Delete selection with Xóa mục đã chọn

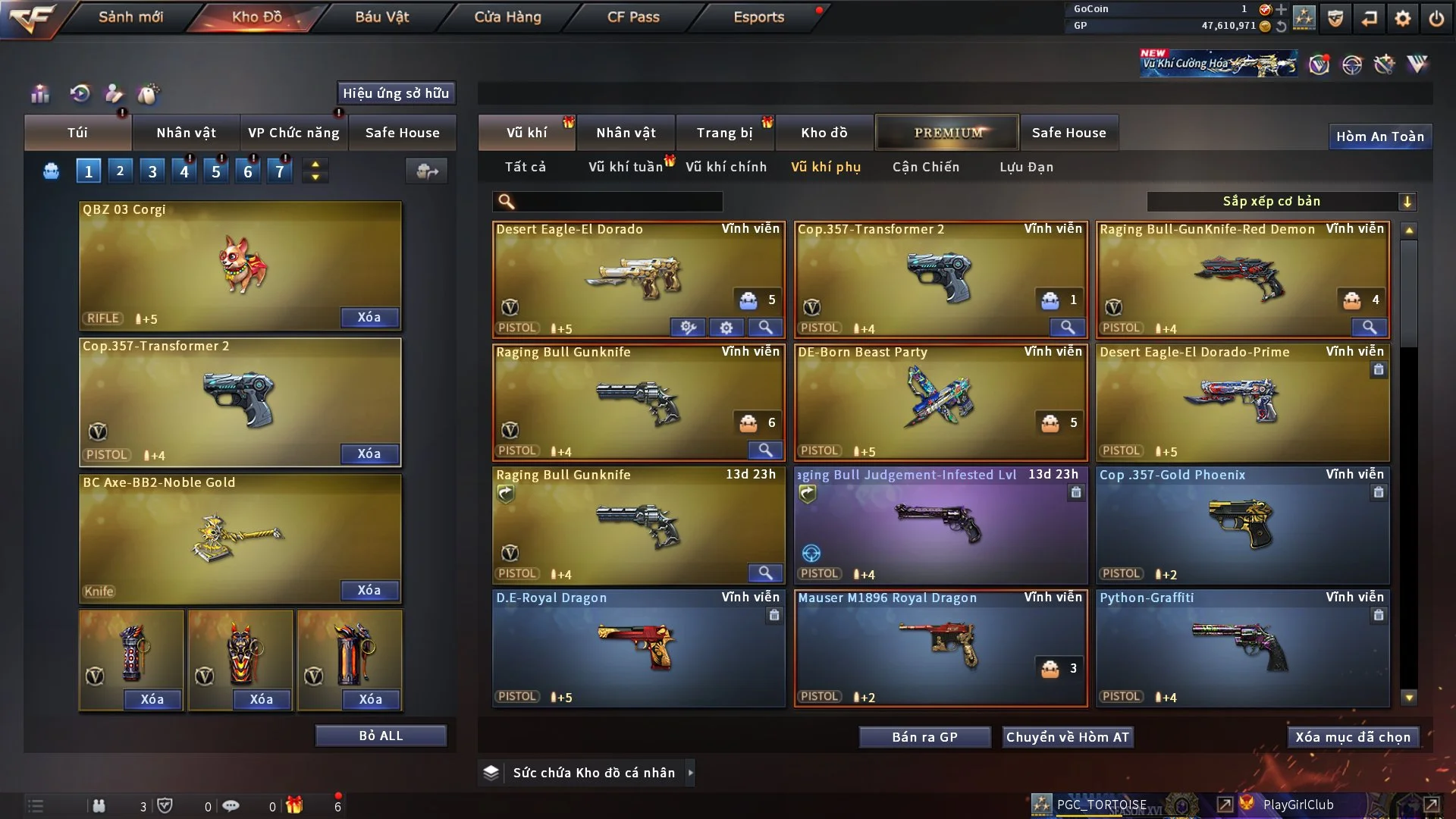point(1353,737)
